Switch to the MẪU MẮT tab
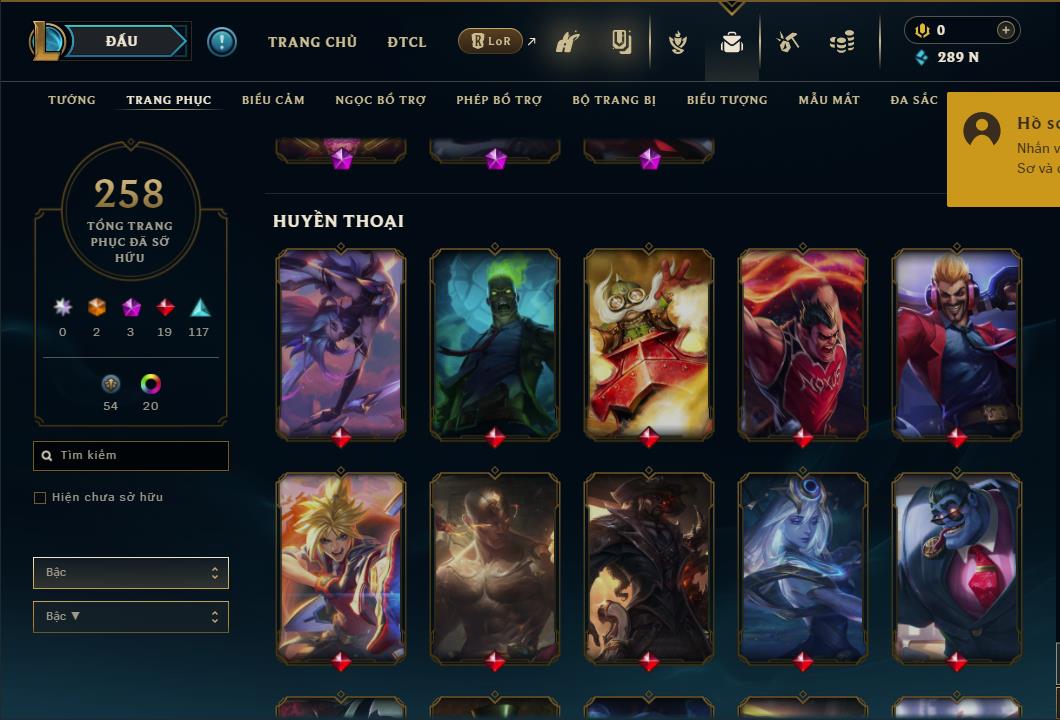The image size is (1060, 720). pyautogui.click(x=829, y=100)
